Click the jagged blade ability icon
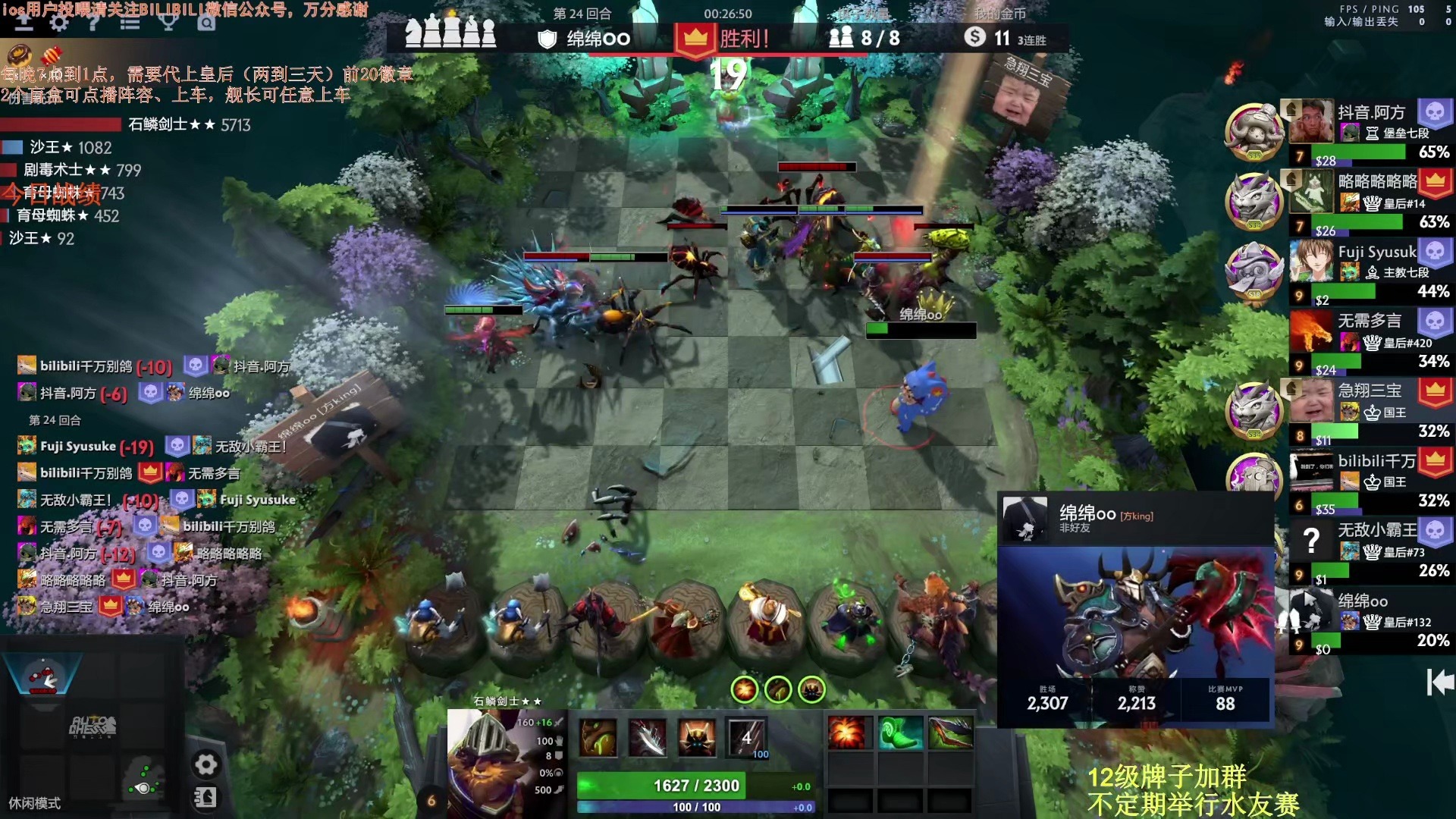Image resolution: width=1456 pixels, height=819 pixels. (648, 737)
